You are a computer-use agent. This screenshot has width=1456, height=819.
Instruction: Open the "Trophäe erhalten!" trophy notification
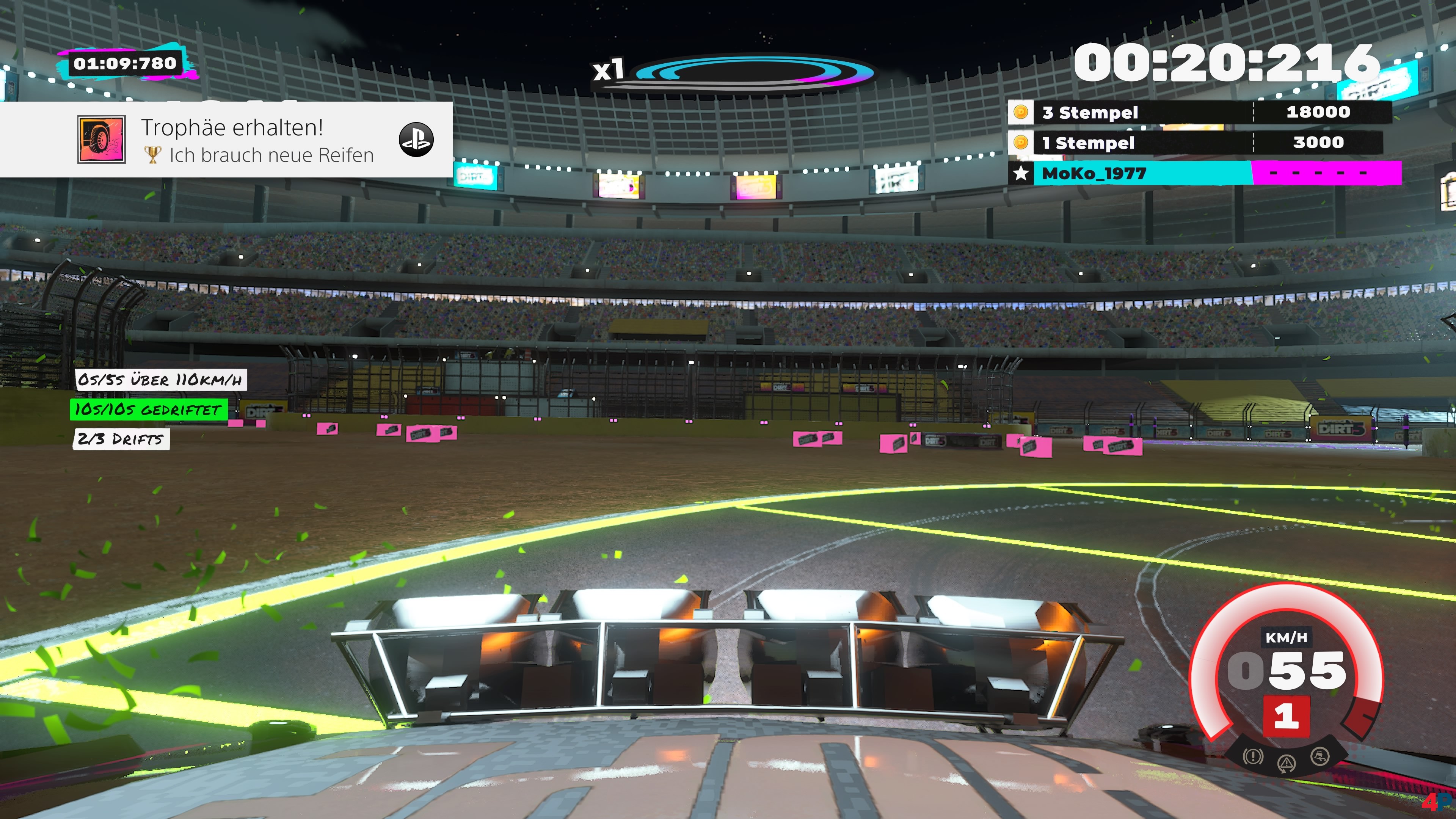(x=226, y=140)
